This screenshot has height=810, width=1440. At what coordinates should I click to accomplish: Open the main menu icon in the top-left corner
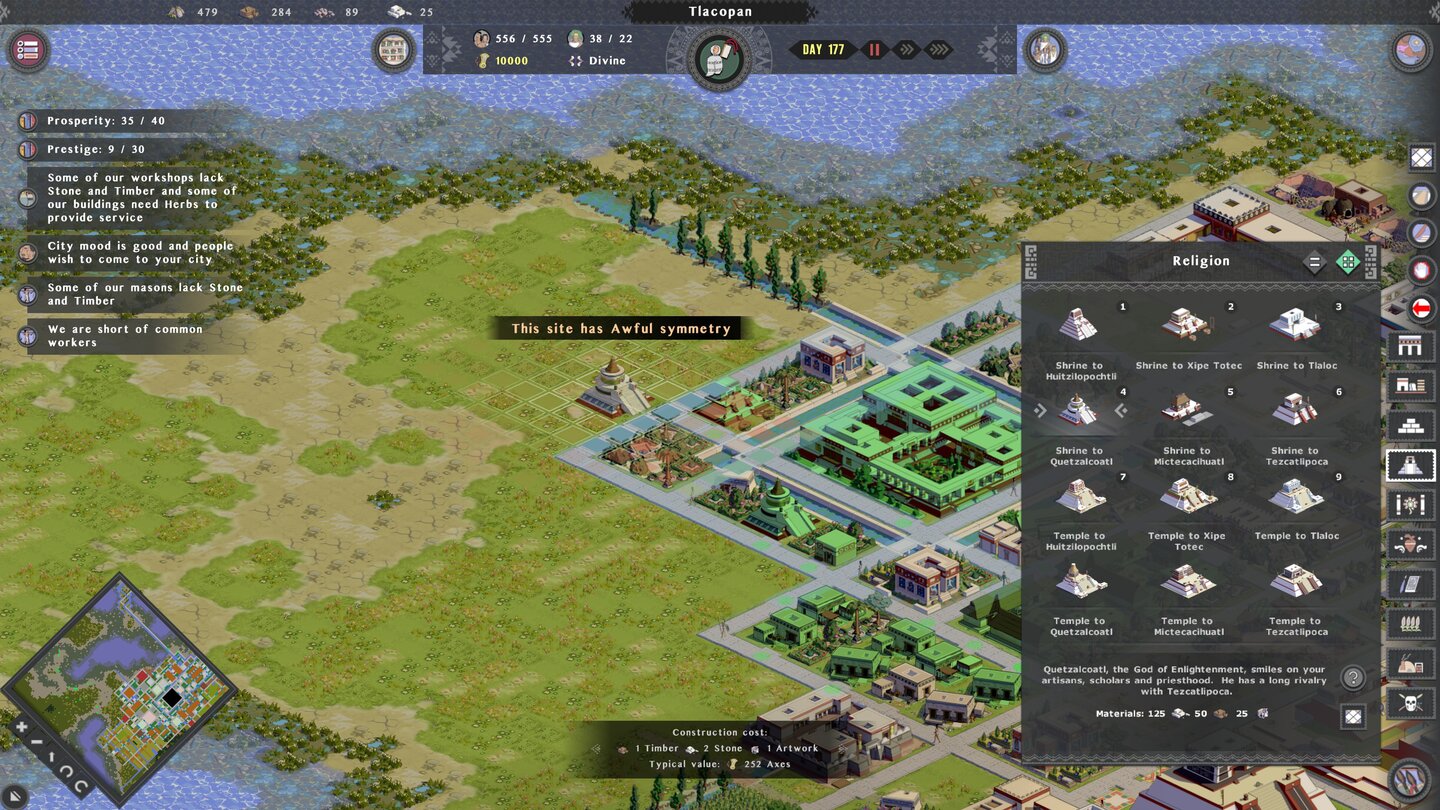pos(27,50)
